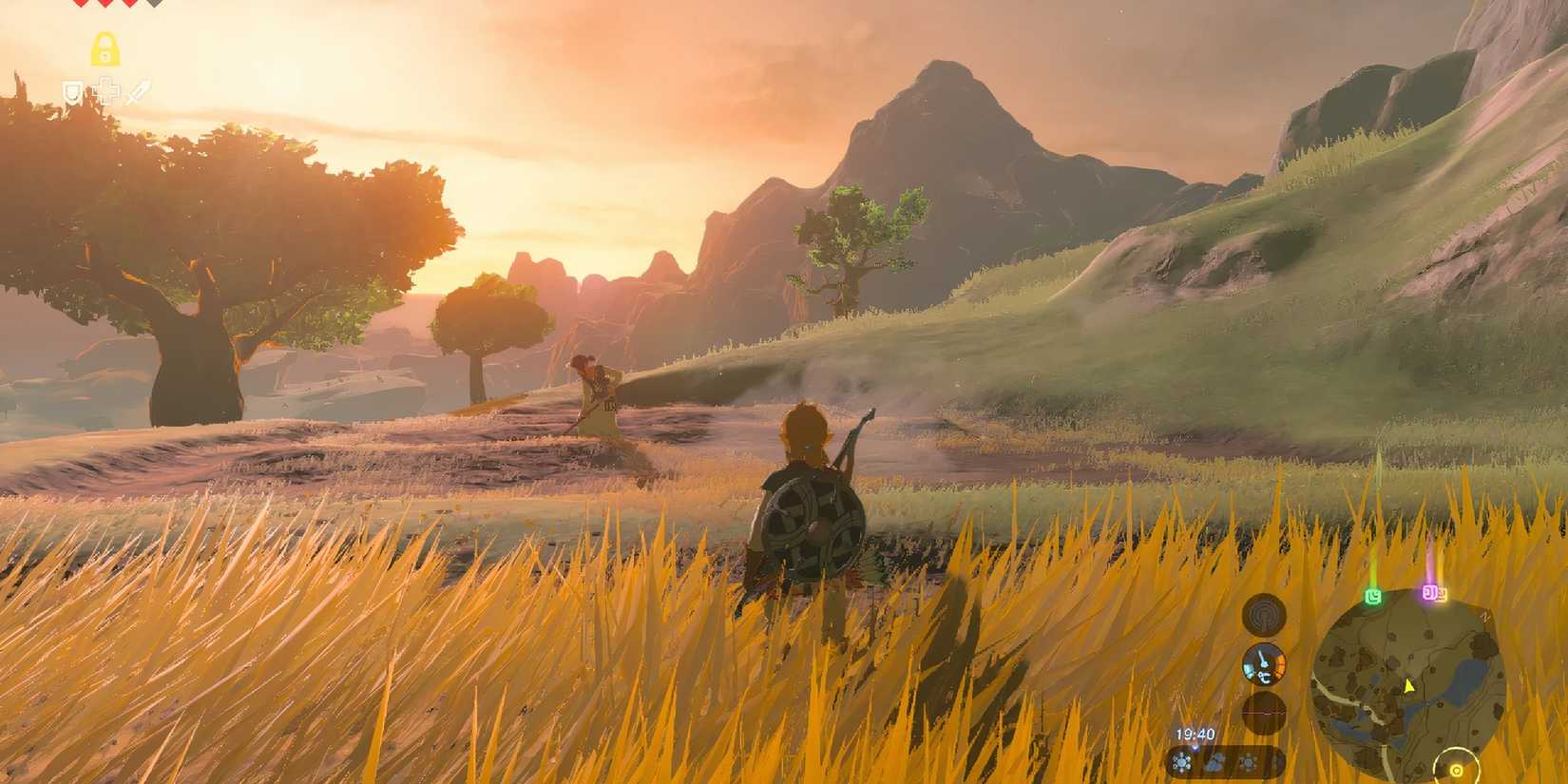
Task: Select the sword attack buff icon
Action: tap(137, 88)
